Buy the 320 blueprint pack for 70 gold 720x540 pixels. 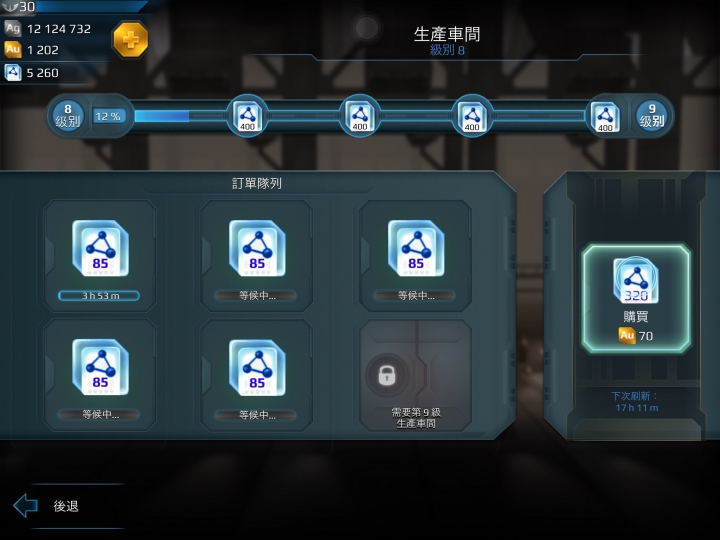636,298
